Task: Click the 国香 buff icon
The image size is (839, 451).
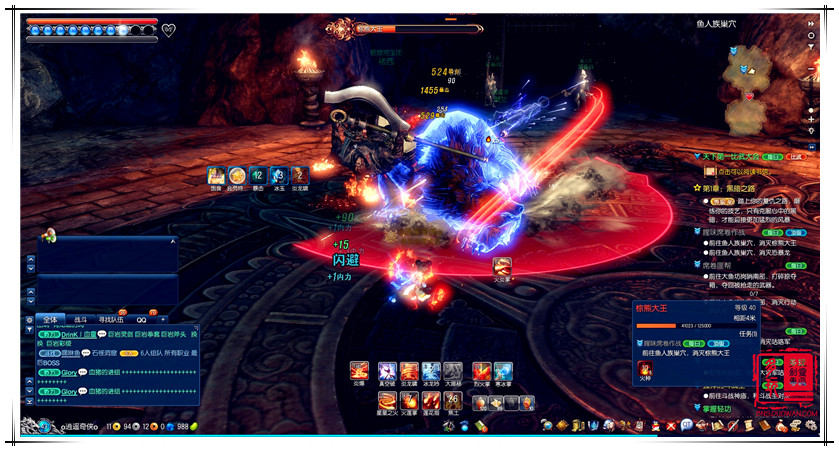Action: point(216,175)
